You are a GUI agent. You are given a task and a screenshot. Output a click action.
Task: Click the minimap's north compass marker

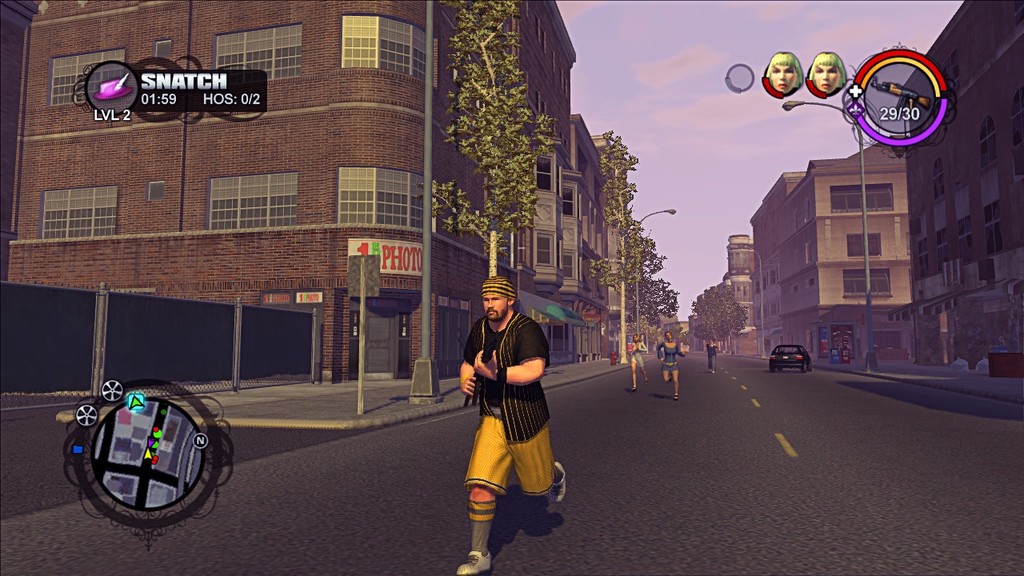(200, 440)
